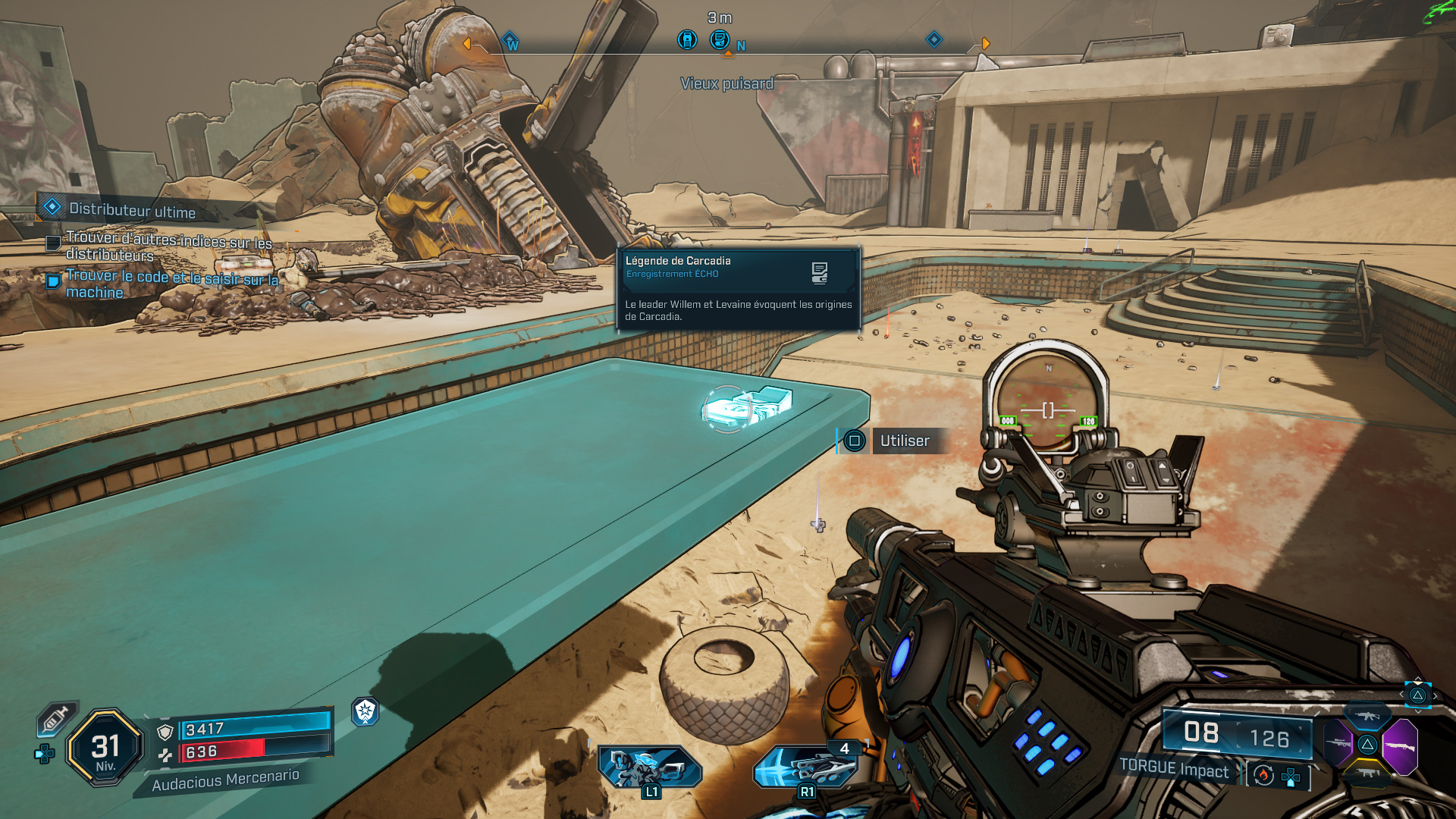Select the purple sniper rifle weapon slot
This screenshot has width=1456, height=819.
click(x=1337, y=742)
